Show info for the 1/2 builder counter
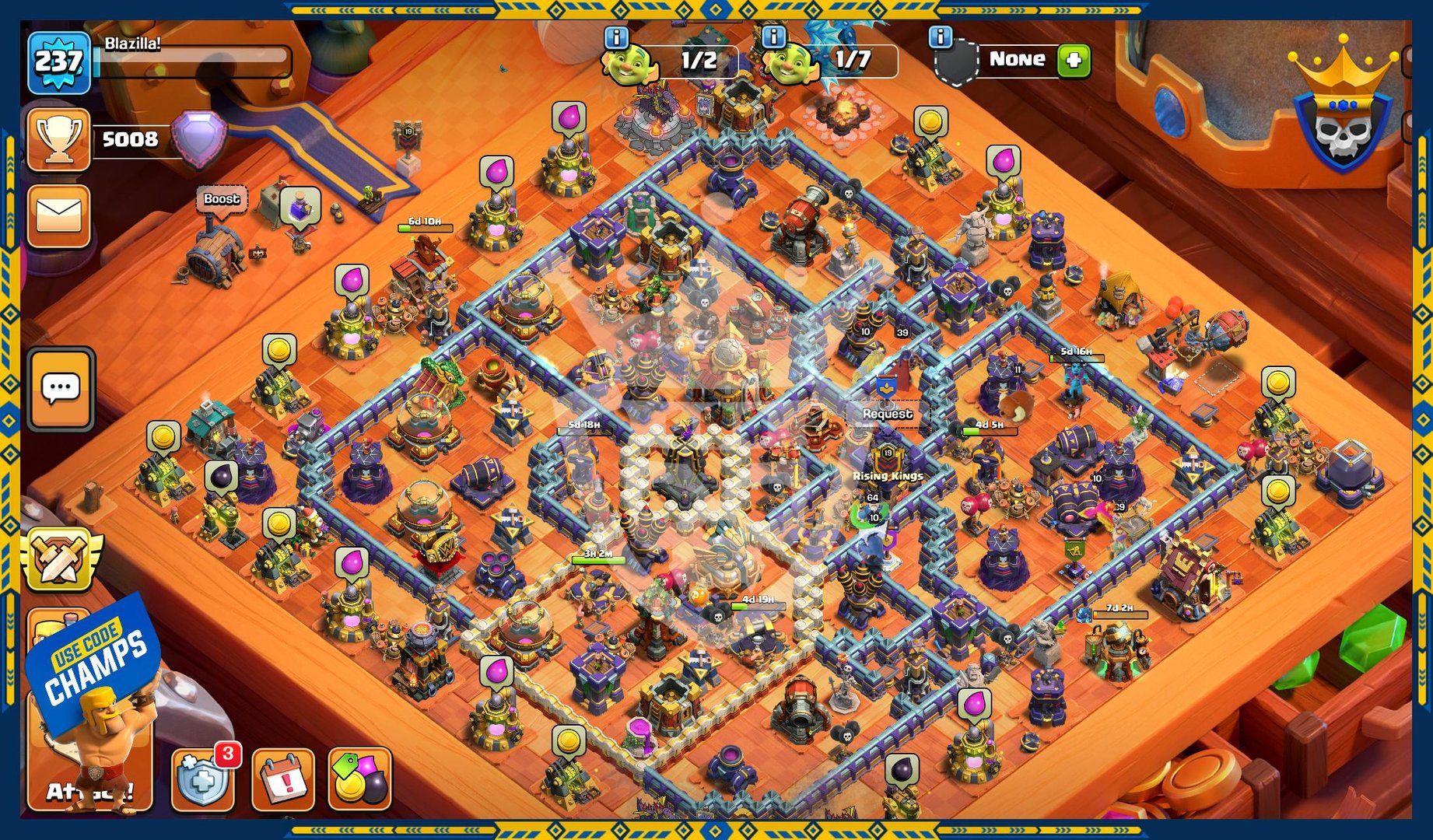Screen dimensions: 1433x840 pos(616,37)
